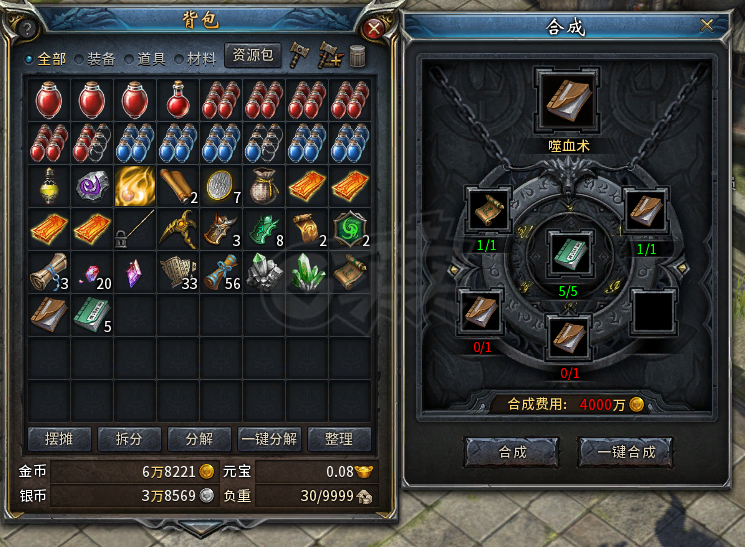
Task: Click the trash can icon in backpack
Action: [x=357, y=56]
